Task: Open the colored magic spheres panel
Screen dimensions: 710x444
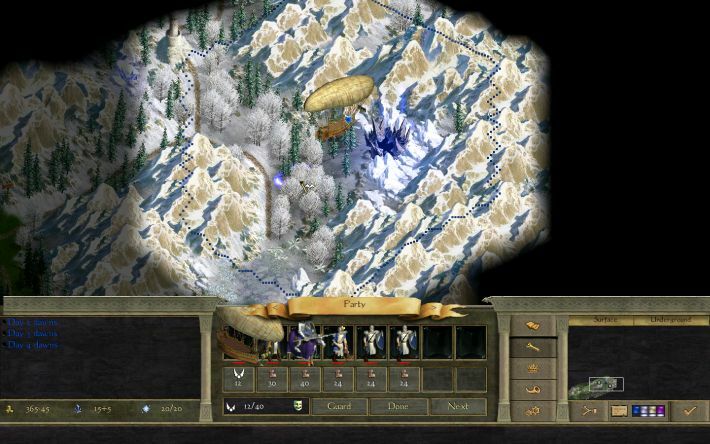Action: [x=649, y=410]
